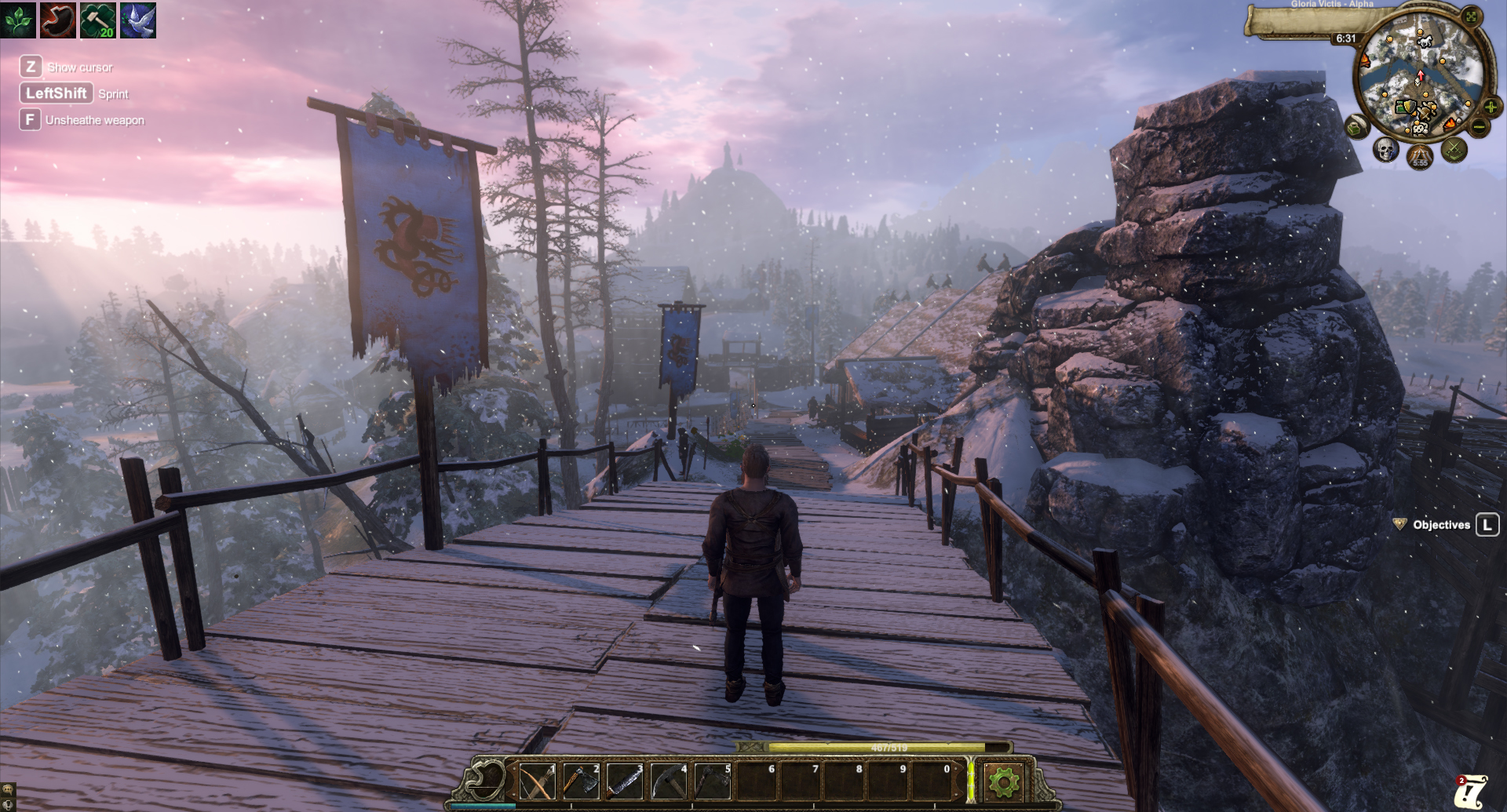The width and height of the screenshot is (1507, 812).
Task: Open the question mark scroll help icon
Action: [1471, 791]
